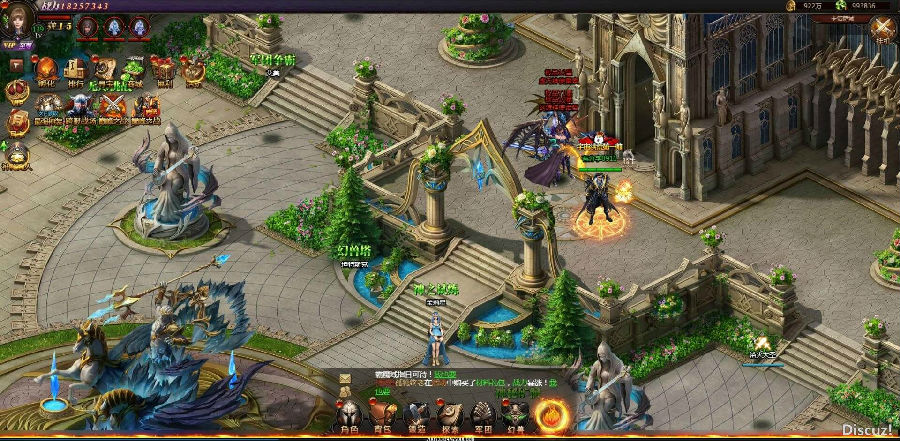The height and width of the screenshot is (441, 900).
Task: Open the 孵化 hatching egg icon
Action: 47,71
